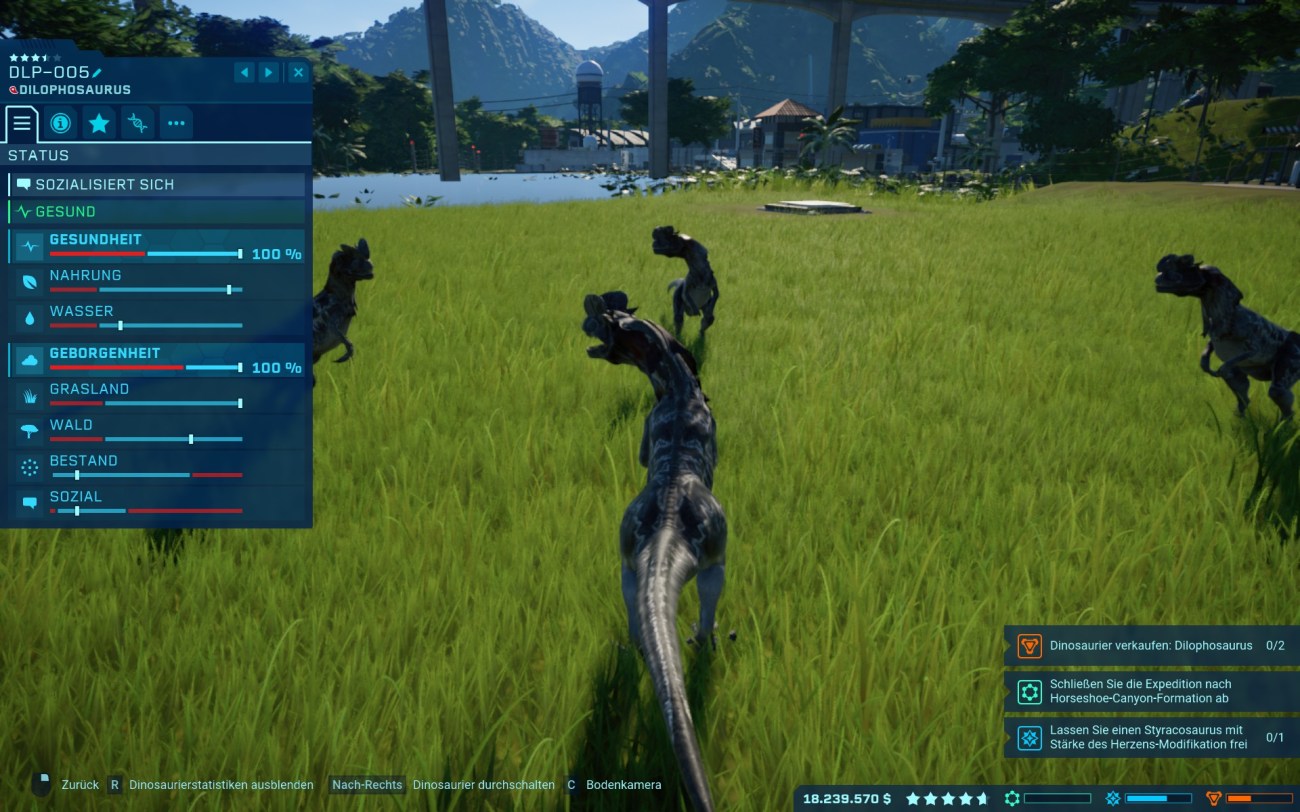1300x812 pixels.
Task: Open the Dilophosaurus selling contract
Action: pos(1150,646)
